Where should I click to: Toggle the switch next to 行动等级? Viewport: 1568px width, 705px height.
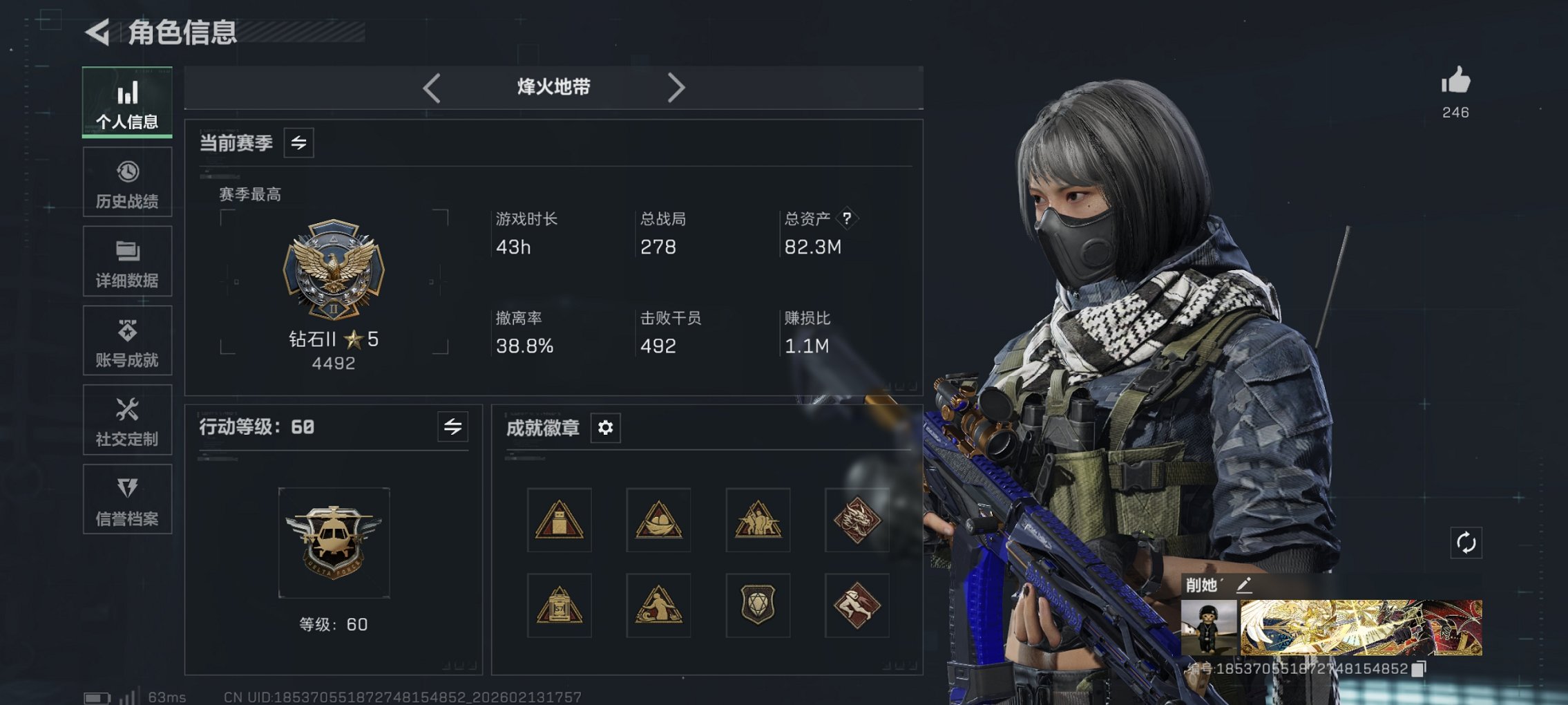[x=452, y=428]
